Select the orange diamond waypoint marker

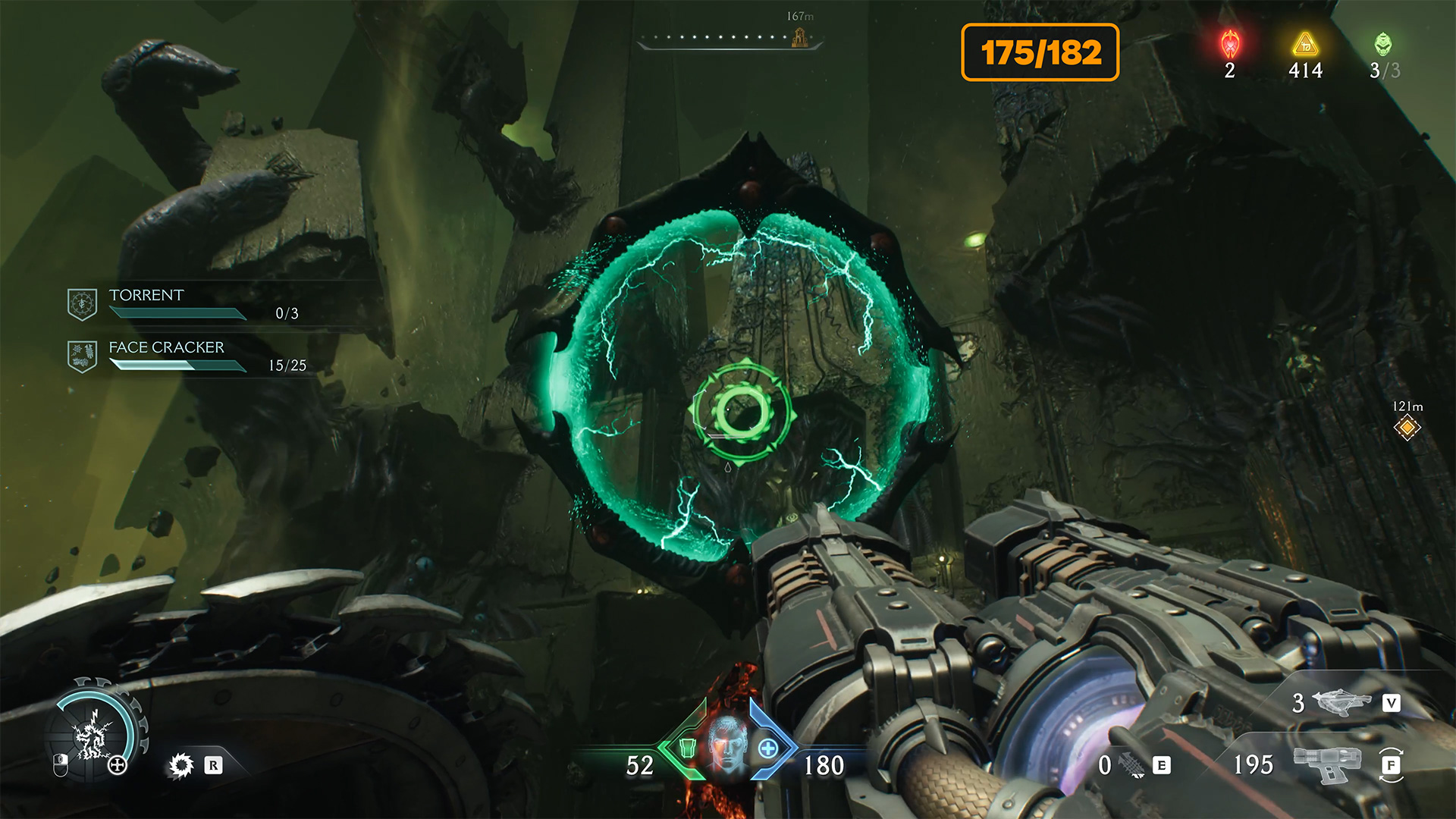click(x=1407, y=428)
